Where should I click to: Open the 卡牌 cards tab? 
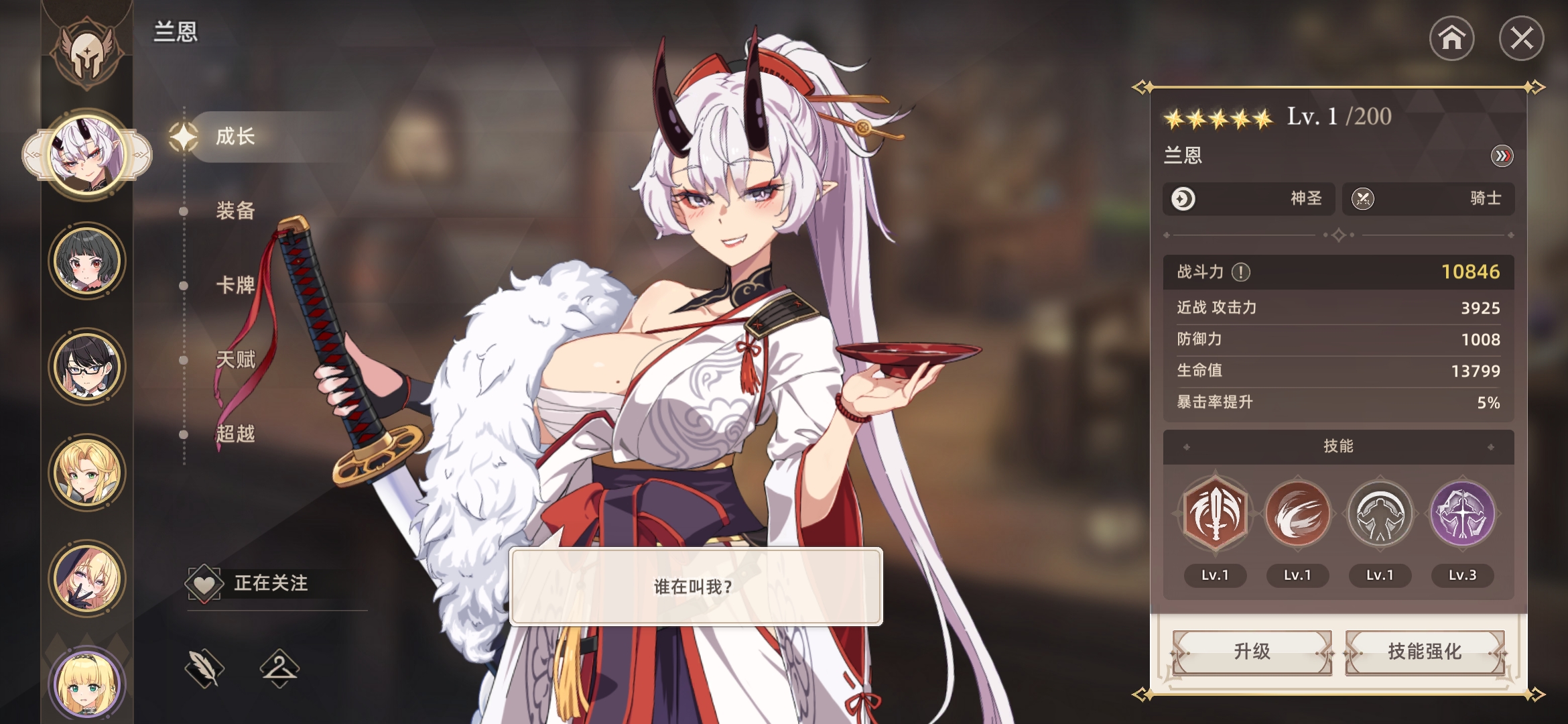coord(235,285)
